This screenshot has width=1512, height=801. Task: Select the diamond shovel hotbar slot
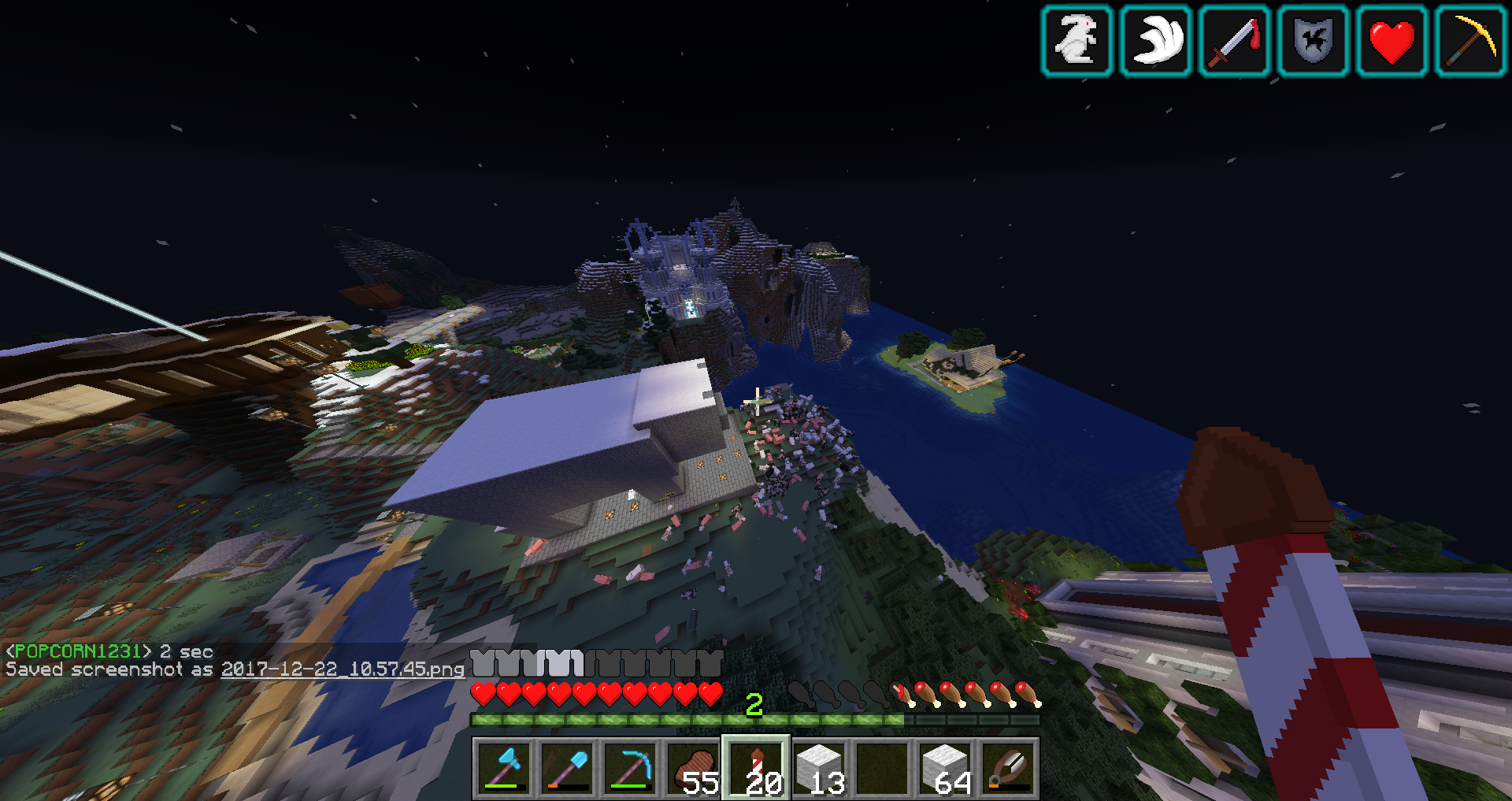[x=567, y=769]
